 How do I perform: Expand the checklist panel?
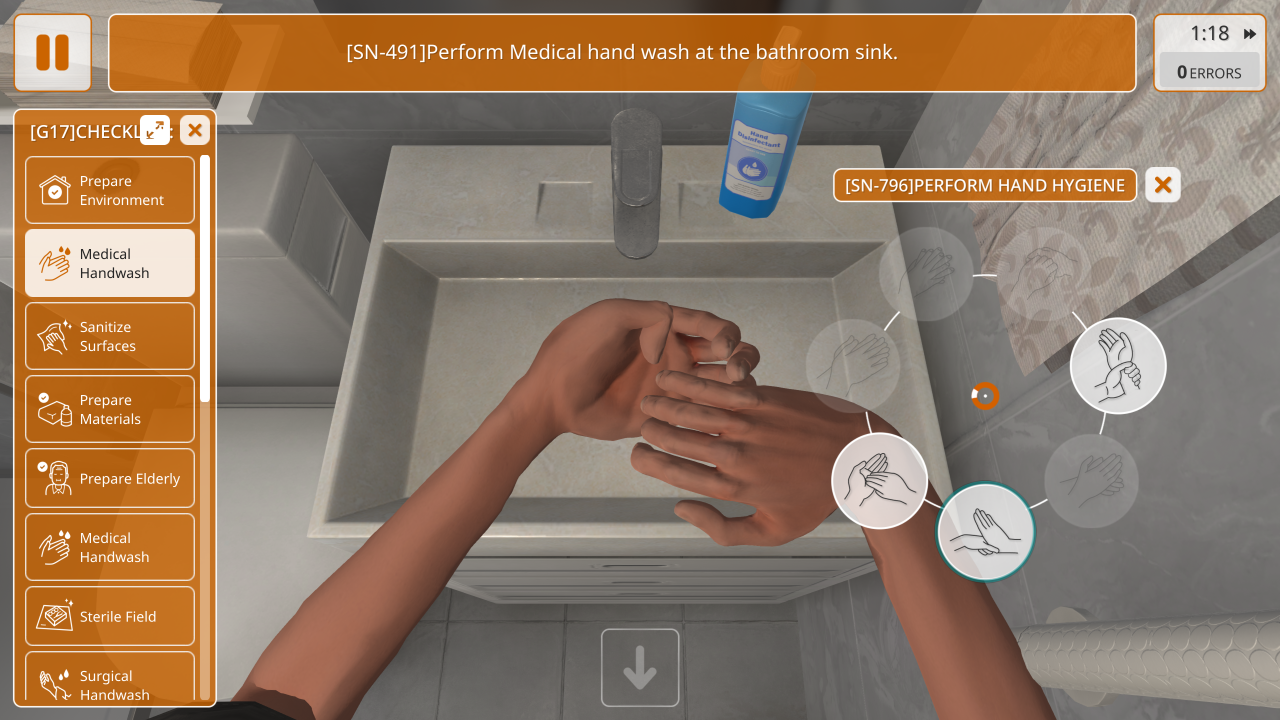pyautogui.click(x=155, y=130)
